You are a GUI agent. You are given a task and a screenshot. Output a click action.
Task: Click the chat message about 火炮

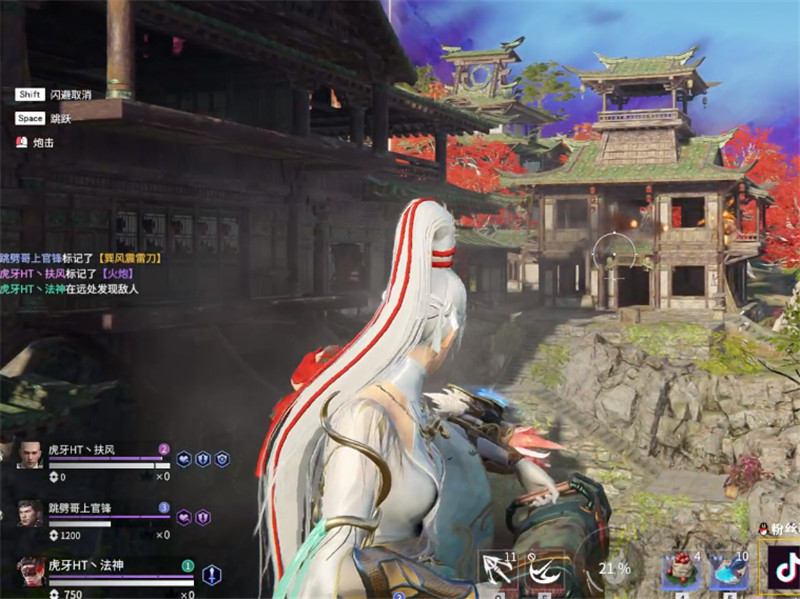pos(66,273)
